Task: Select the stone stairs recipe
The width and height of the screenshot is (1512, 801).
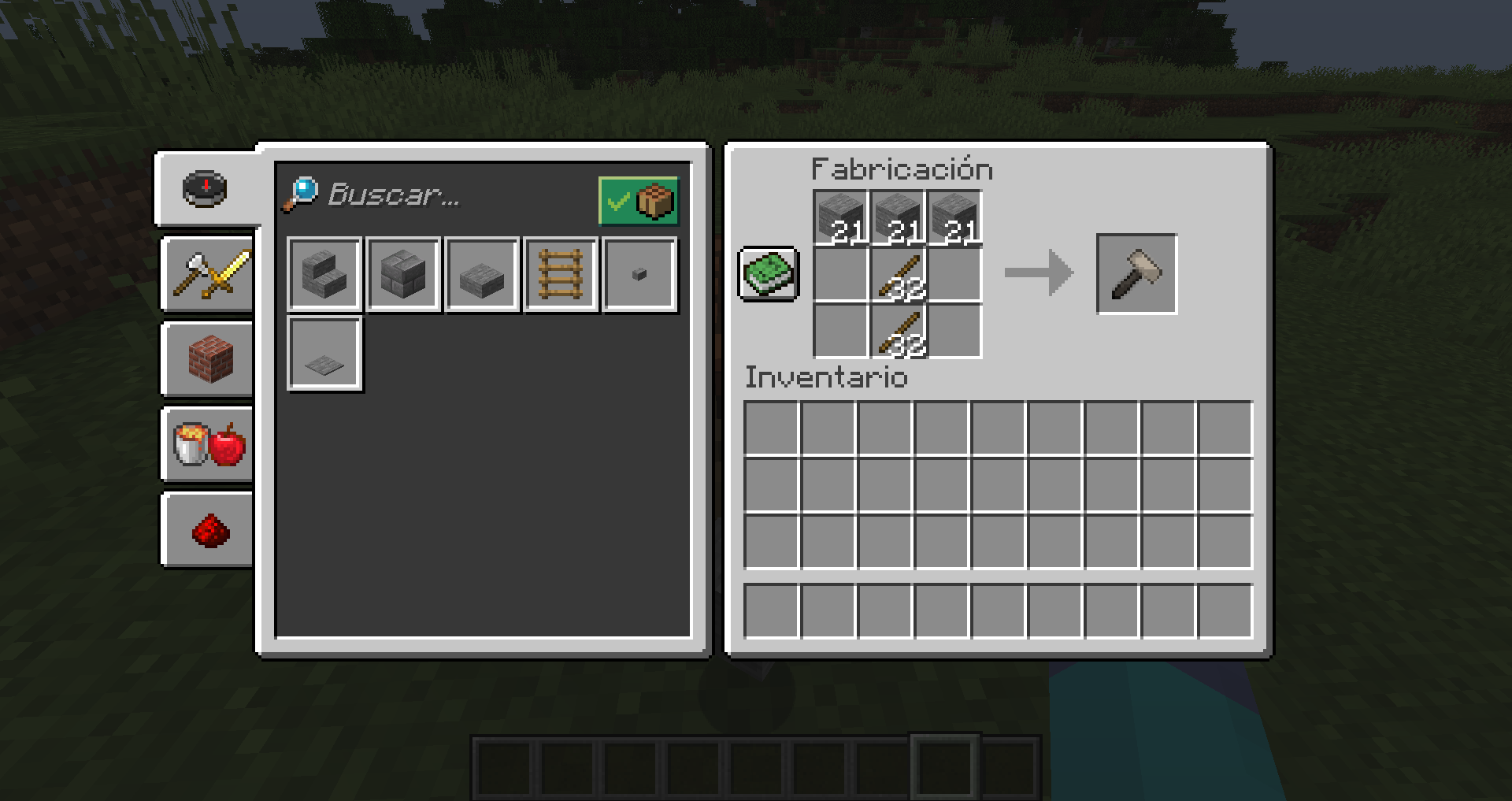Action: (324, 273)
